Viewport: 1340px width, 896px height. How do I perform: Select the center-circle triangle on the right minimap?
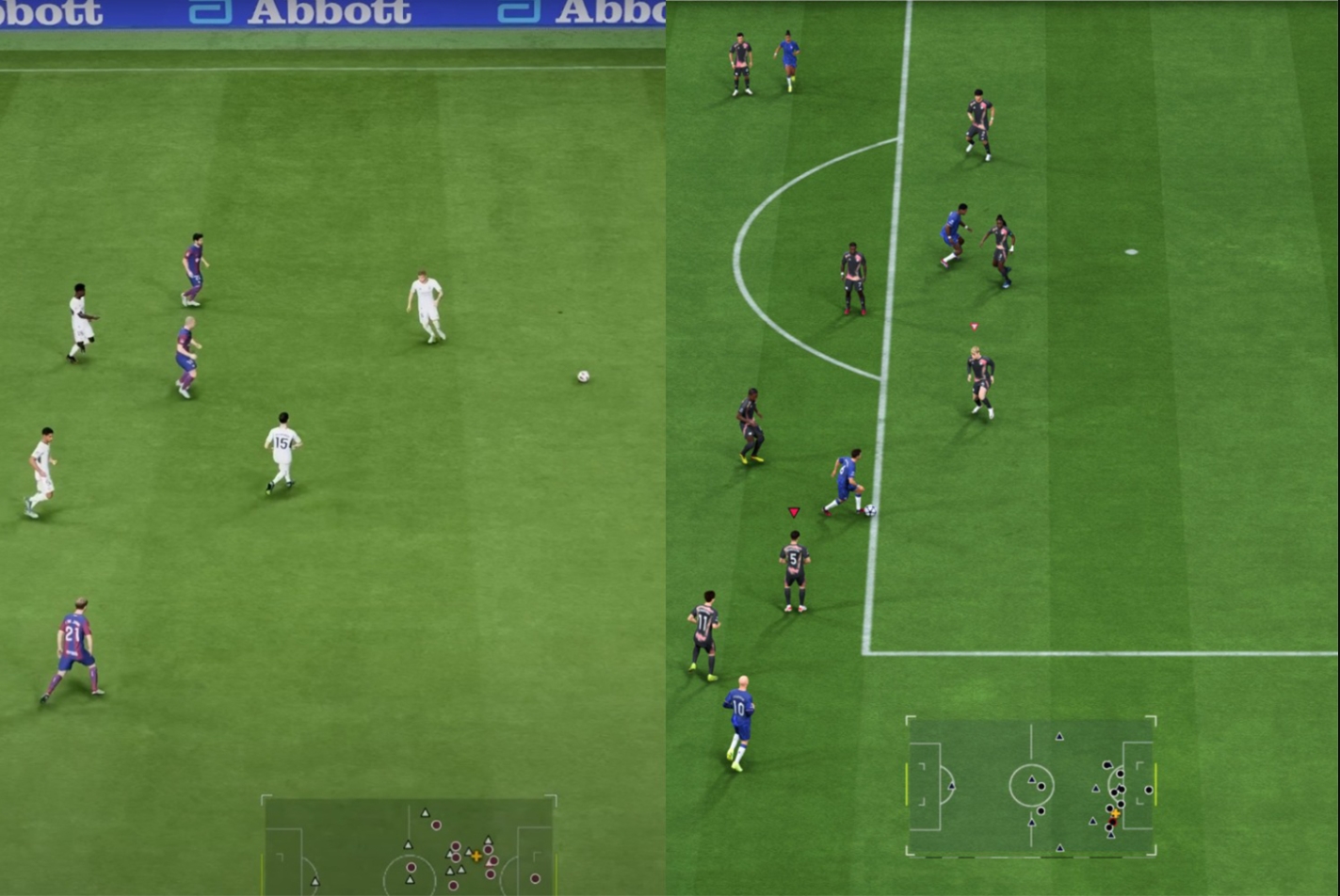click(1031, 779)
